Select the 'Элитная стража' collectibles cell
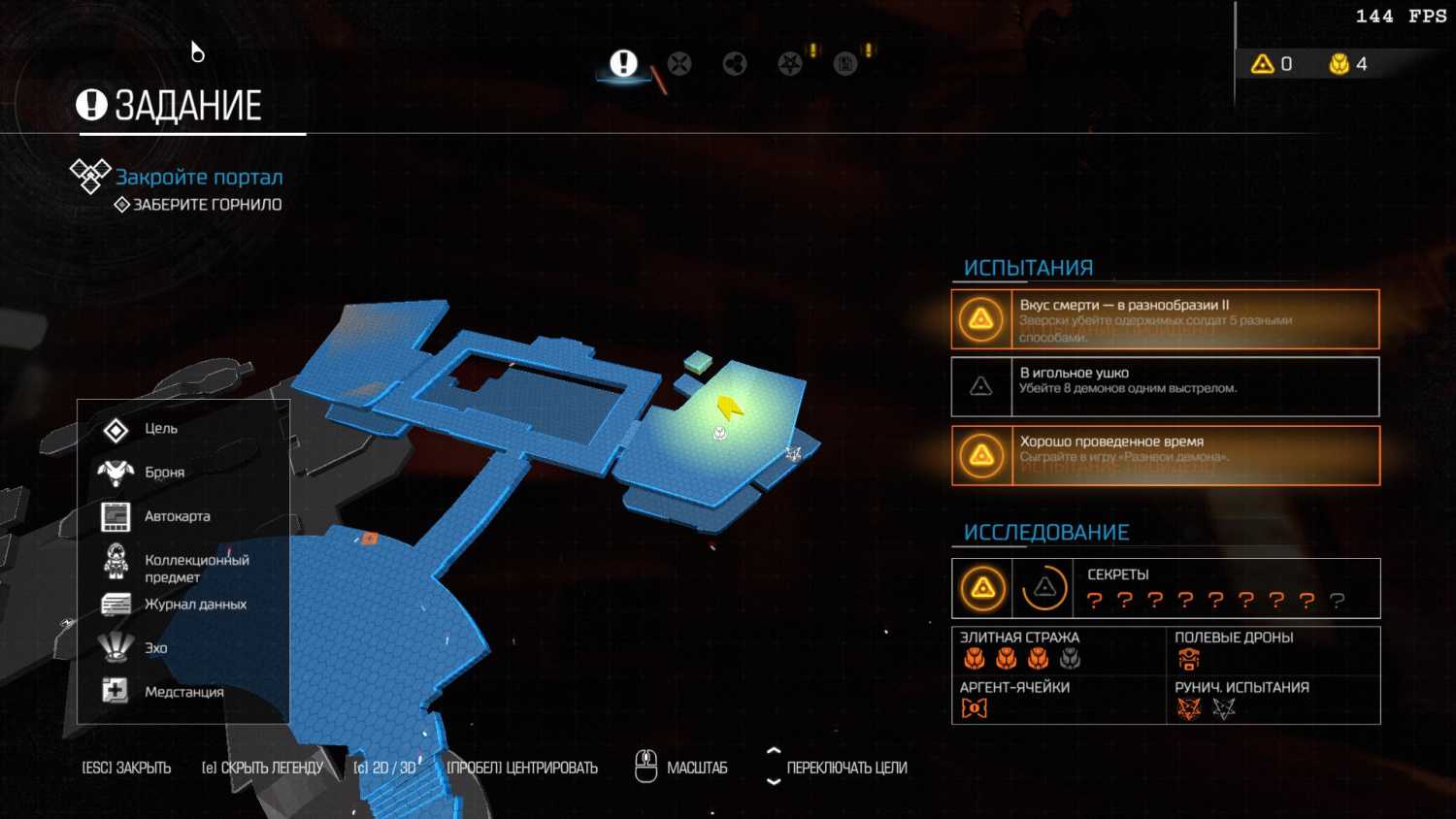The height and width of the screenshot is (819, 1456). point(1058,650)
